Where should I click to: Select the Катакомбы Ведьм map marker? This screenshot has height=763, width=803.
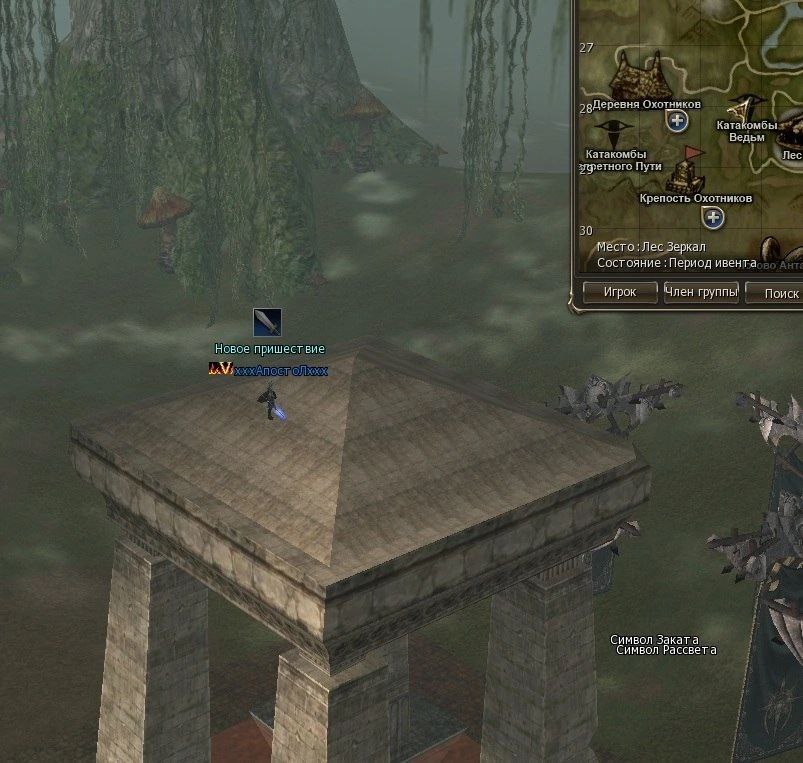(x=742, y=107)
